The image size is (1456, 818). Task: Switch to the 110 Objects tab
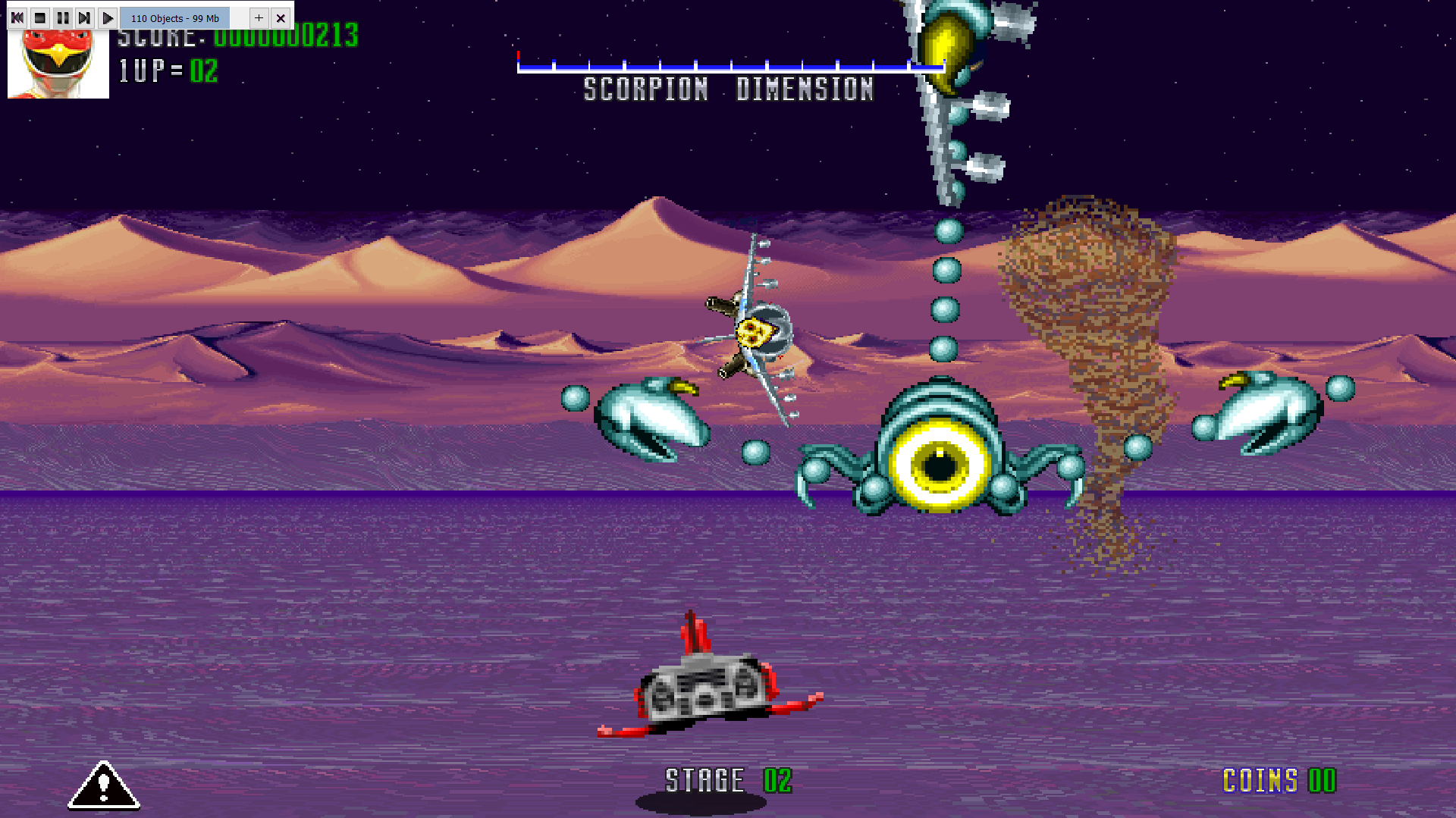(x=175, y=17)
